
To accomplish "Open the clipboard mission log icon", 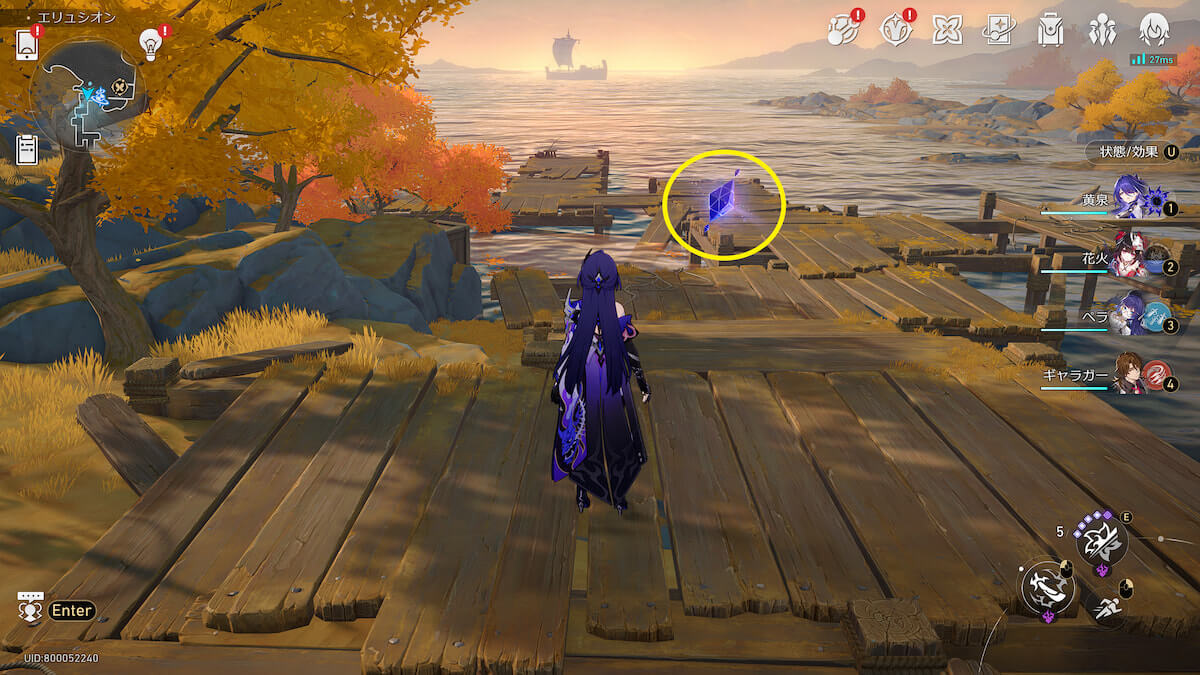I will point(27,149).
